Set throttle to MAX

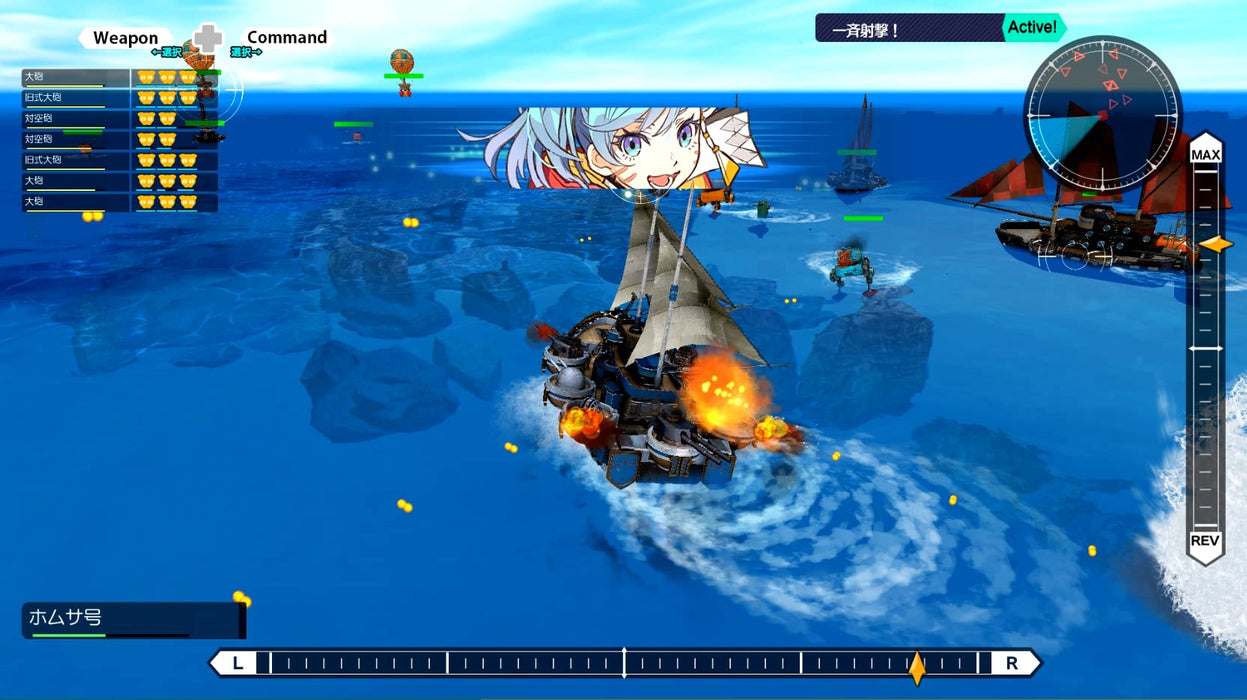coord(1205,155)
